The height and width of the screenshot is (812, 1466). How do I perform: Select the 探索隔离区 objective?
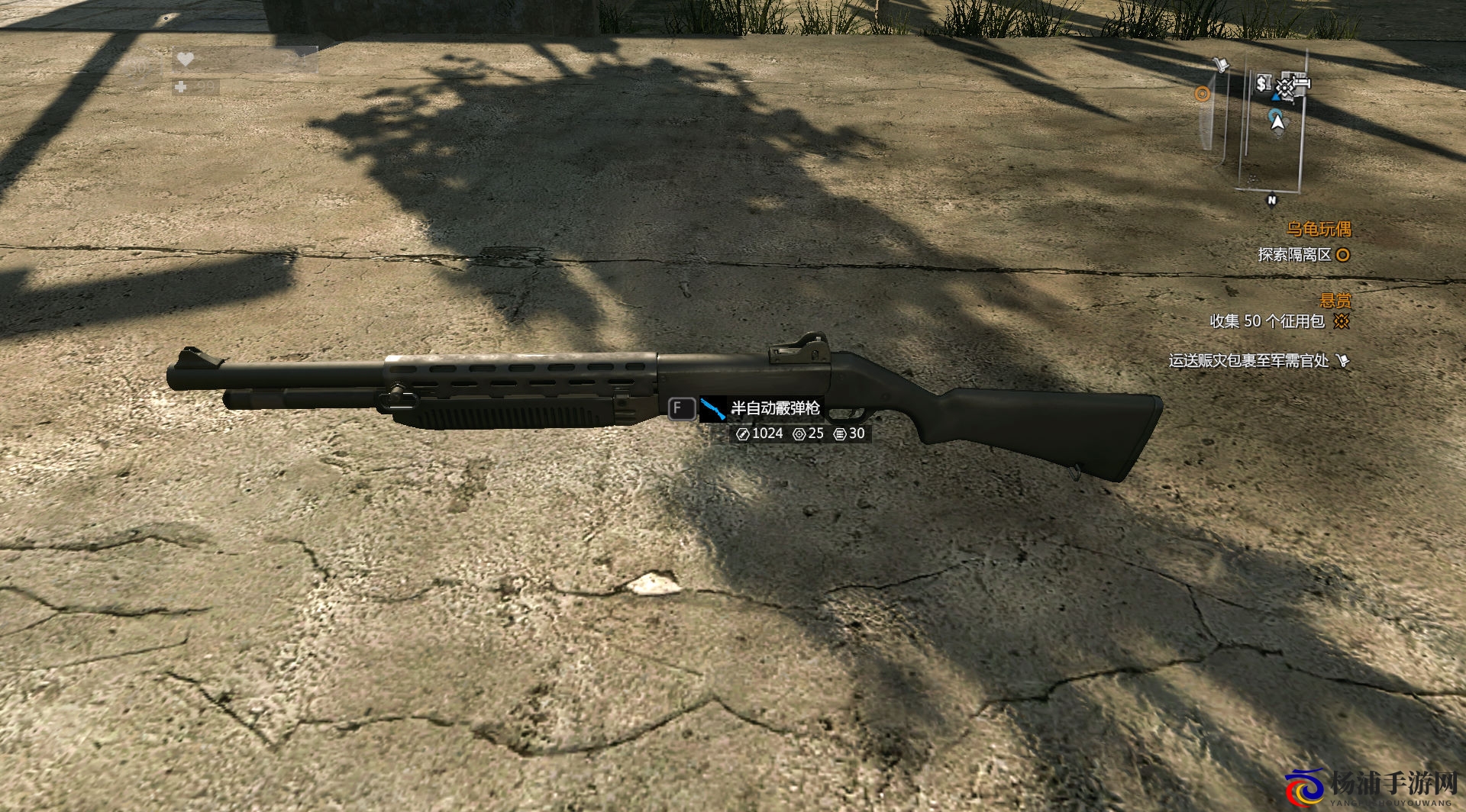click(1295, 255)
